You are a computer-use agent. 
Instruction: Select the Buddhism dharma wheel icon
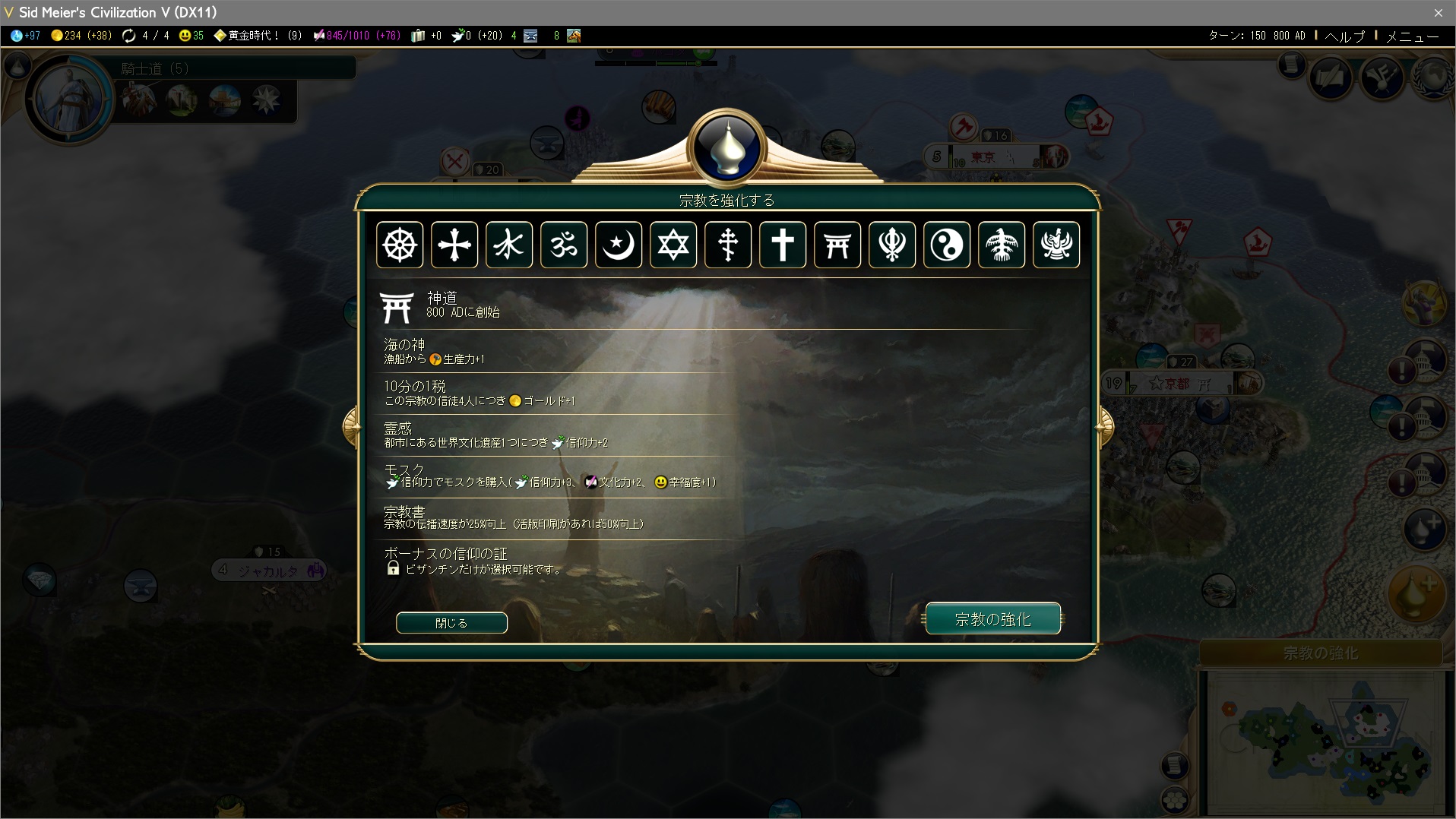pyautogui.click(x=400, y=245)
